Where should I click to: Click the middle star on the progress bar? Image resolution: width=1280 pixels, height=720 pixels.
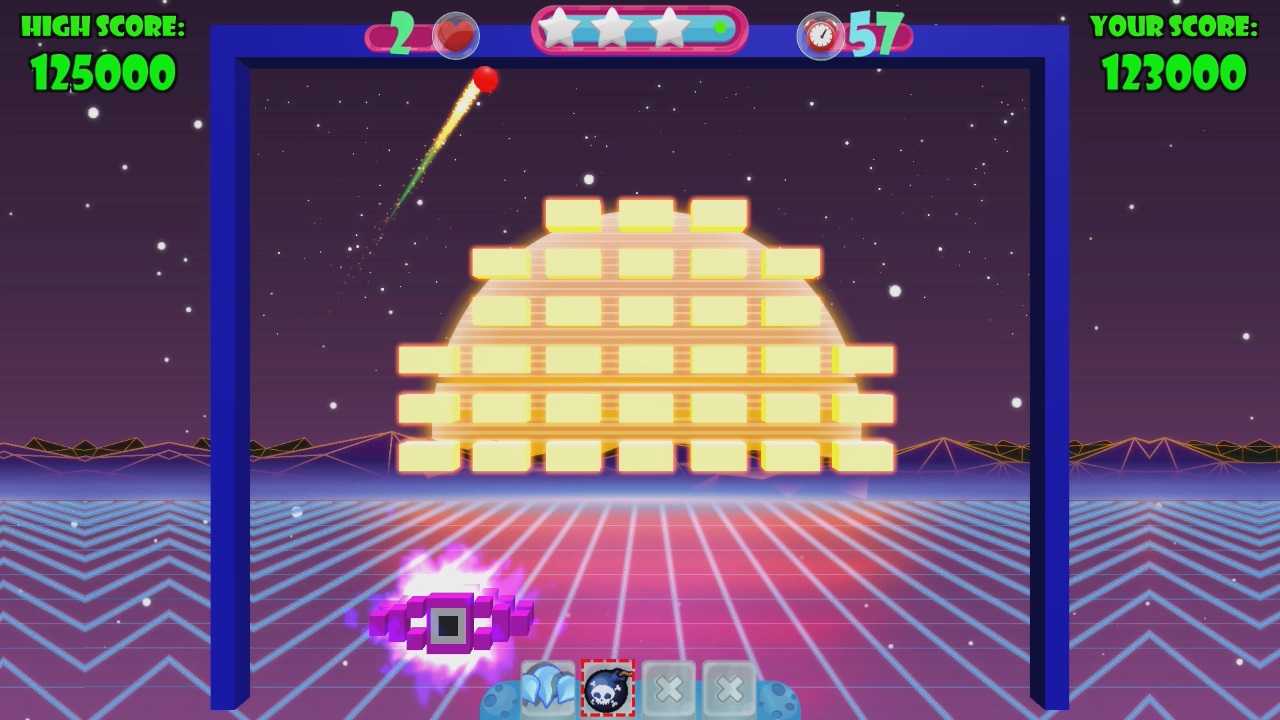click(610, 28)
